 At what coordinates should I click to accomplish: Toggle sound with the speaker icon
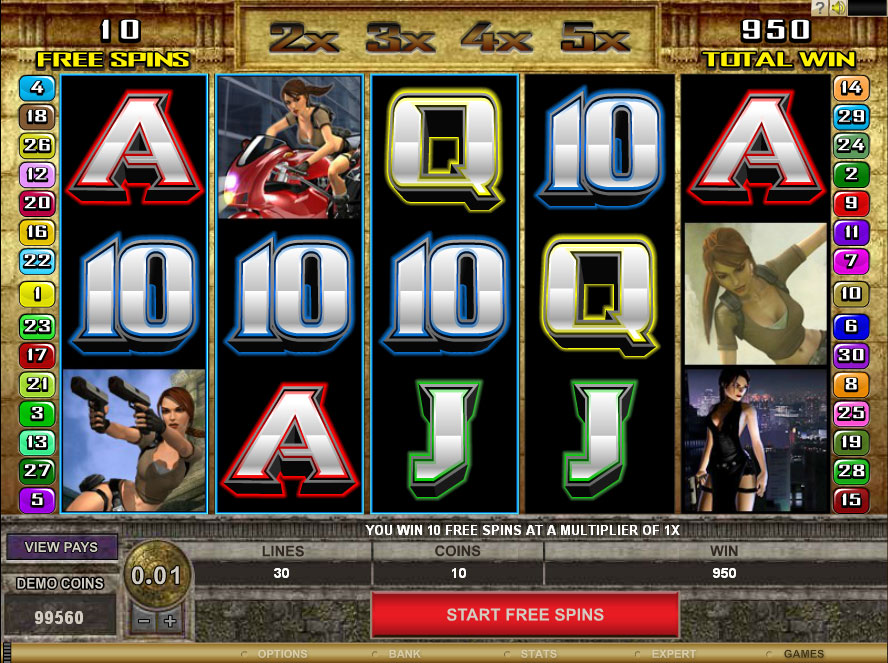point(837,8)
